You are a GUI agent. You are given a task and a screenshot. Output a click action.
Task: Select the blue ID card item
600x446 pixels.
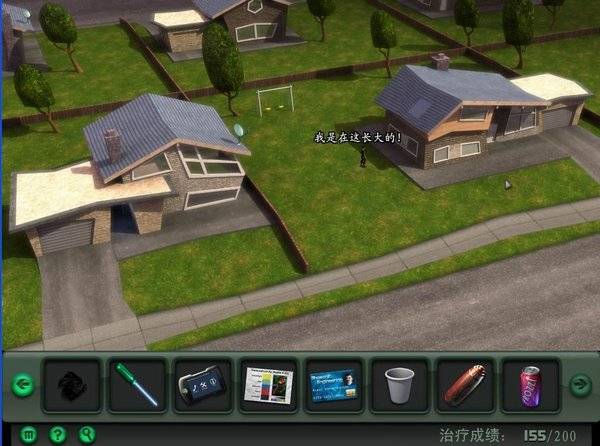point(334,385)
